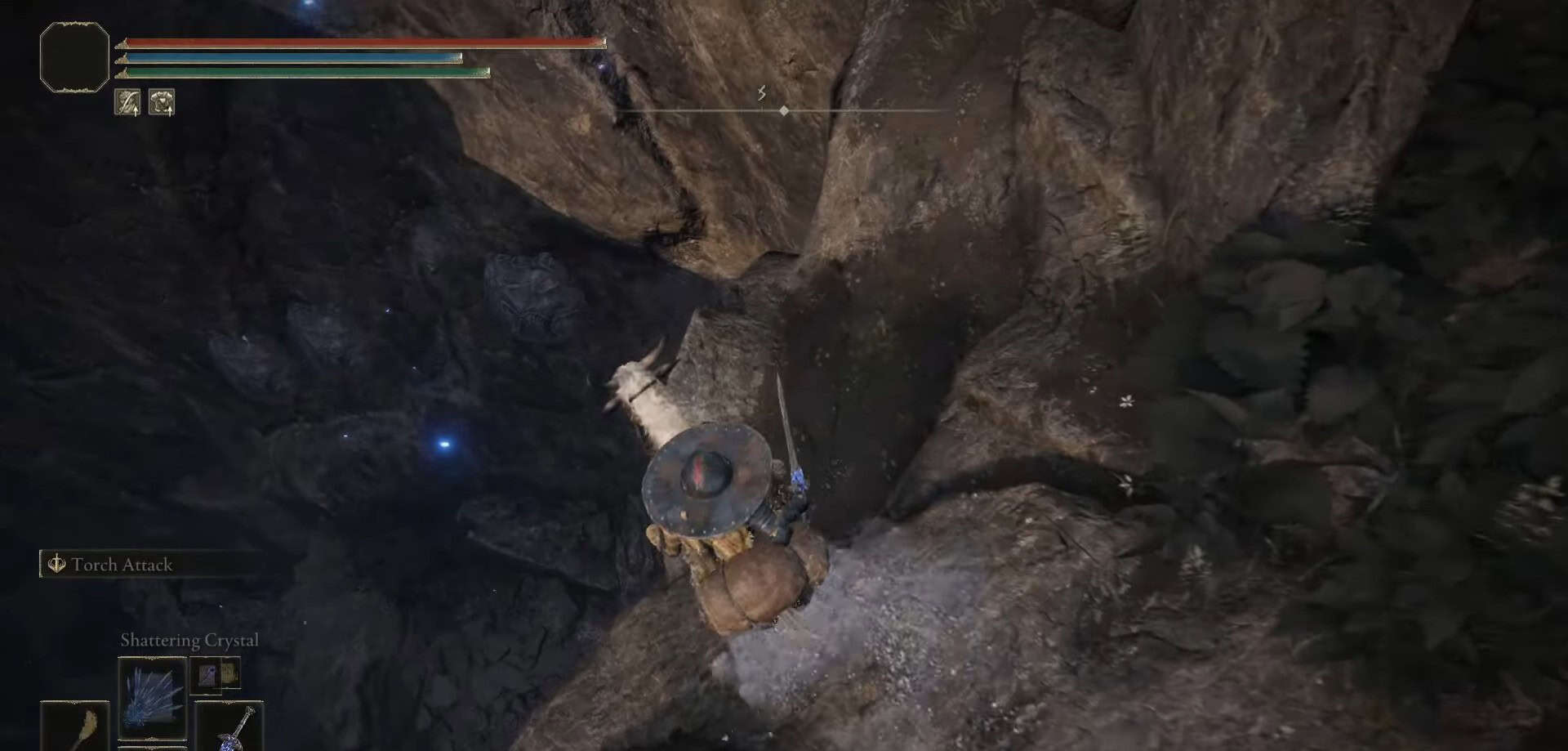Click the empty octagonal portrait frame
The height and width of the screenshot is (751, 1568).
(74, 56)
